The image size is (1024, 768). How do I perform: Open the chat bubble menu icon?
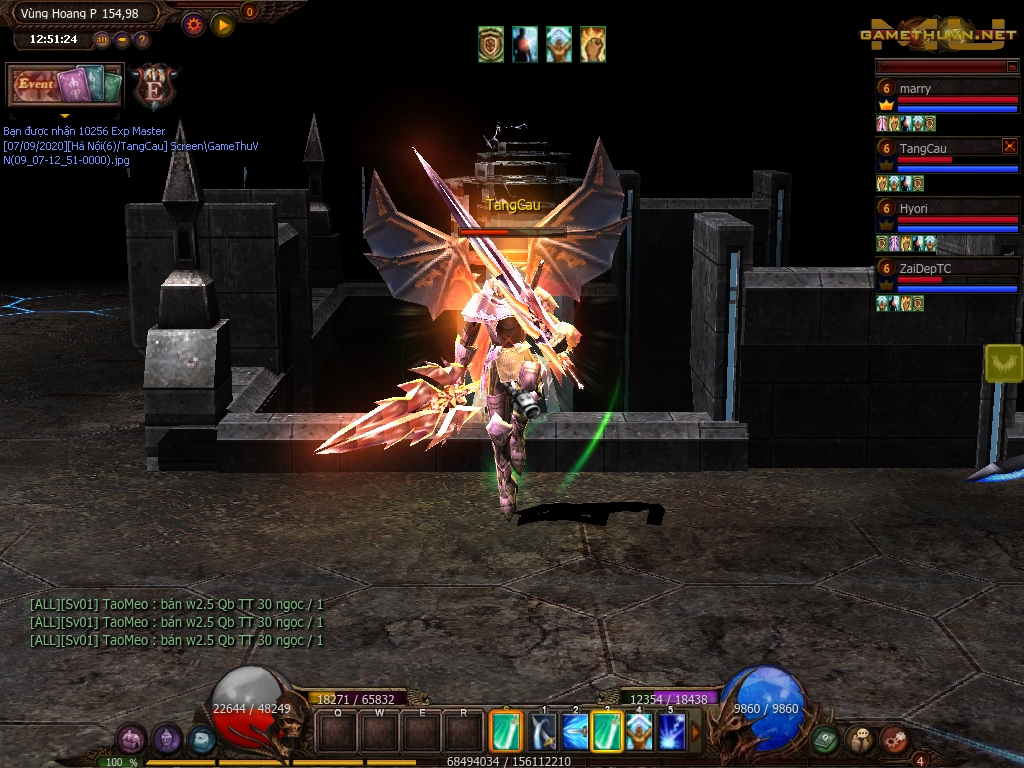859,740
